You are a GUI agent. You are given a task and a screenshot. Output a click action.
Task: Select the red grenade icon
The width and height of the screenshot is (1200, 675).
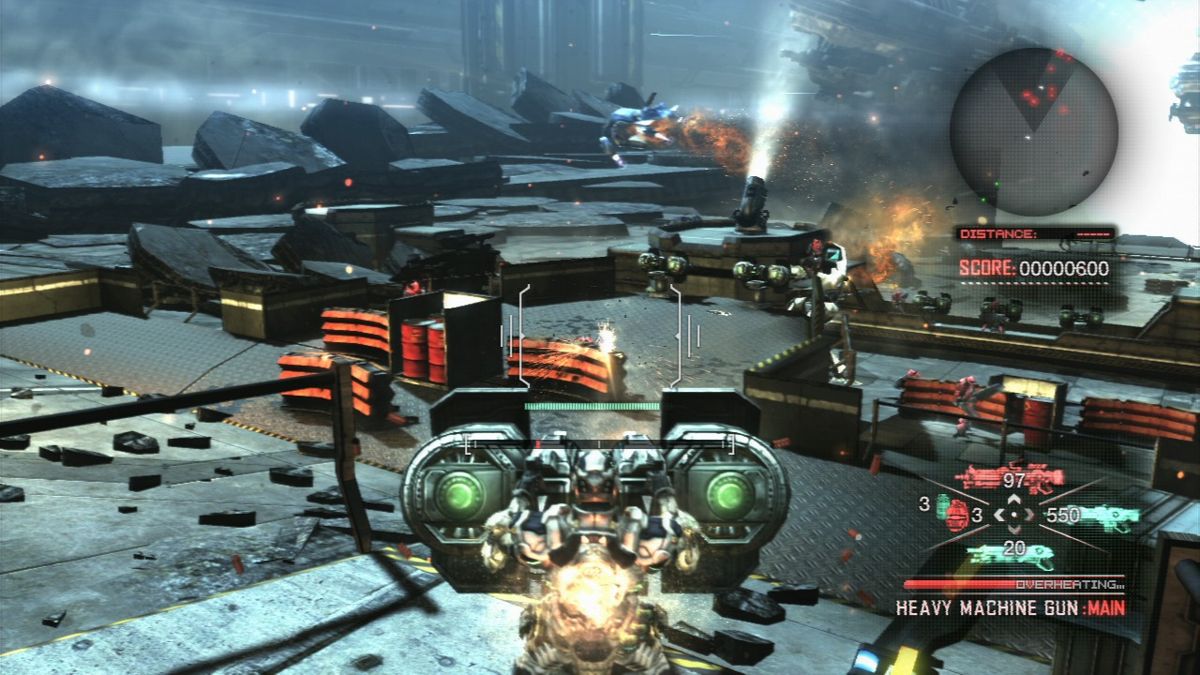tap(958, 515)
